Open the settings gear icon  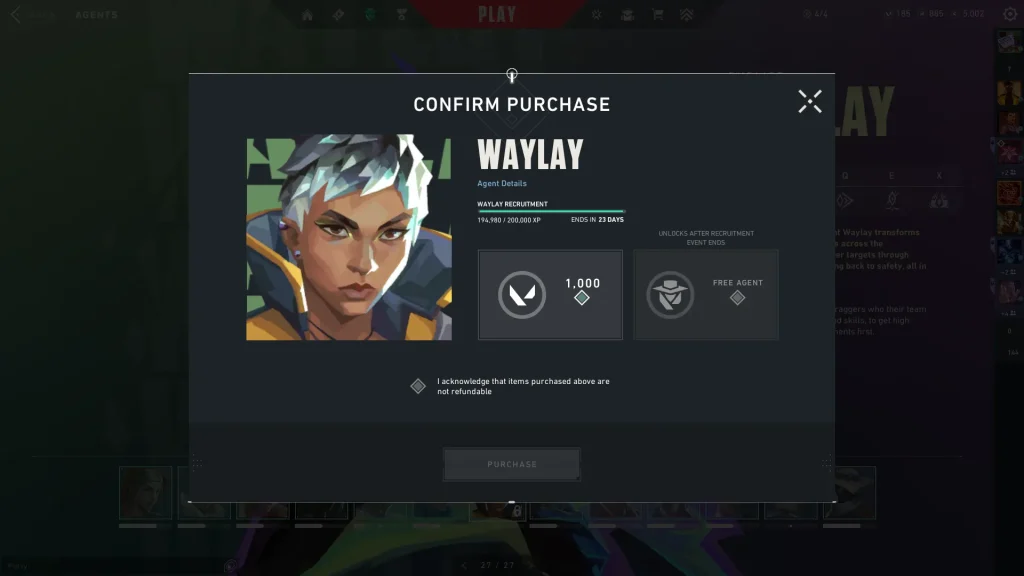coord(1009,14)
